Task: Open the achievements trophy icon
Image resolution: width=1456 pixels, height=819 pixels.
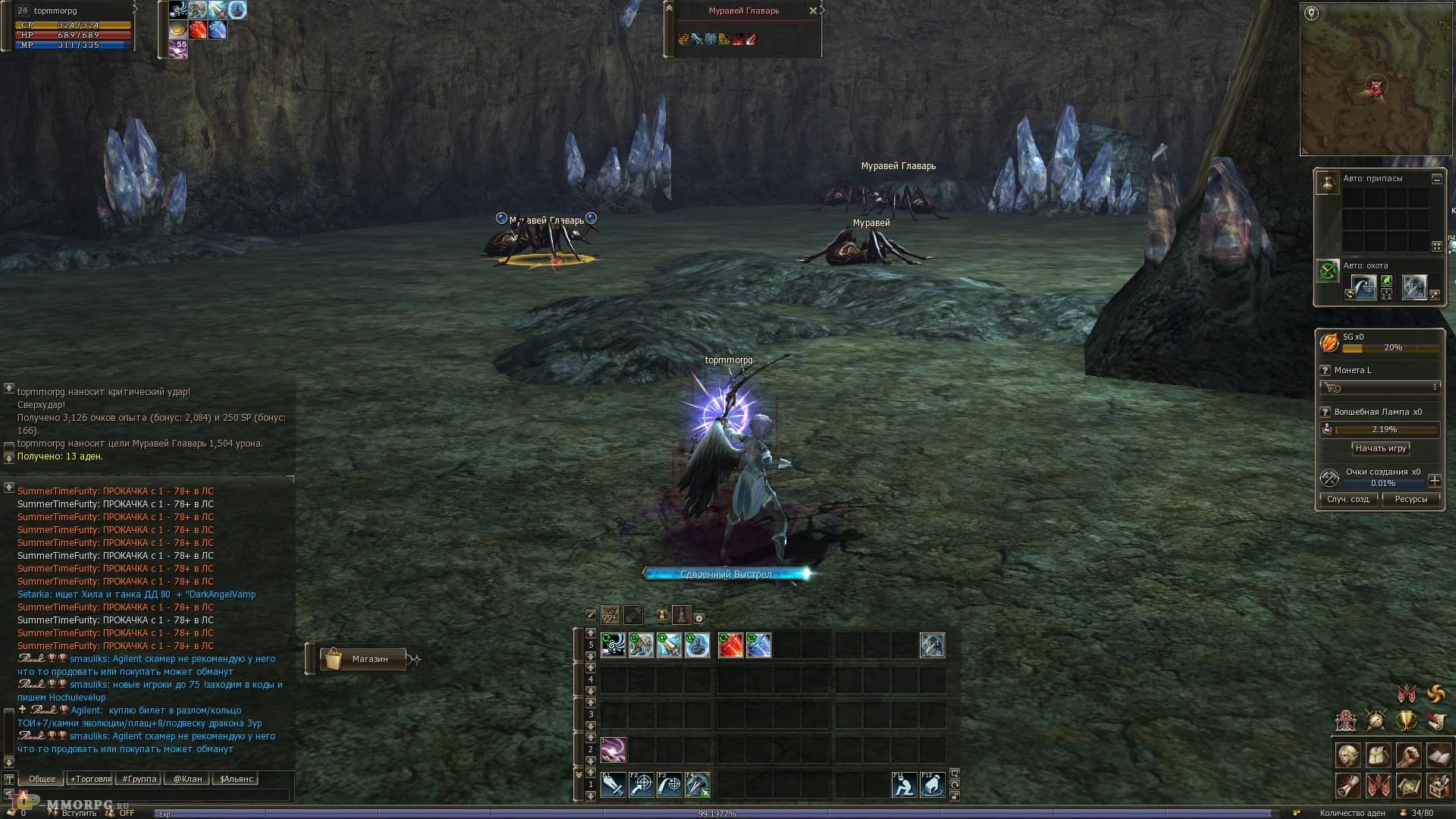Action: (1407, 721)
